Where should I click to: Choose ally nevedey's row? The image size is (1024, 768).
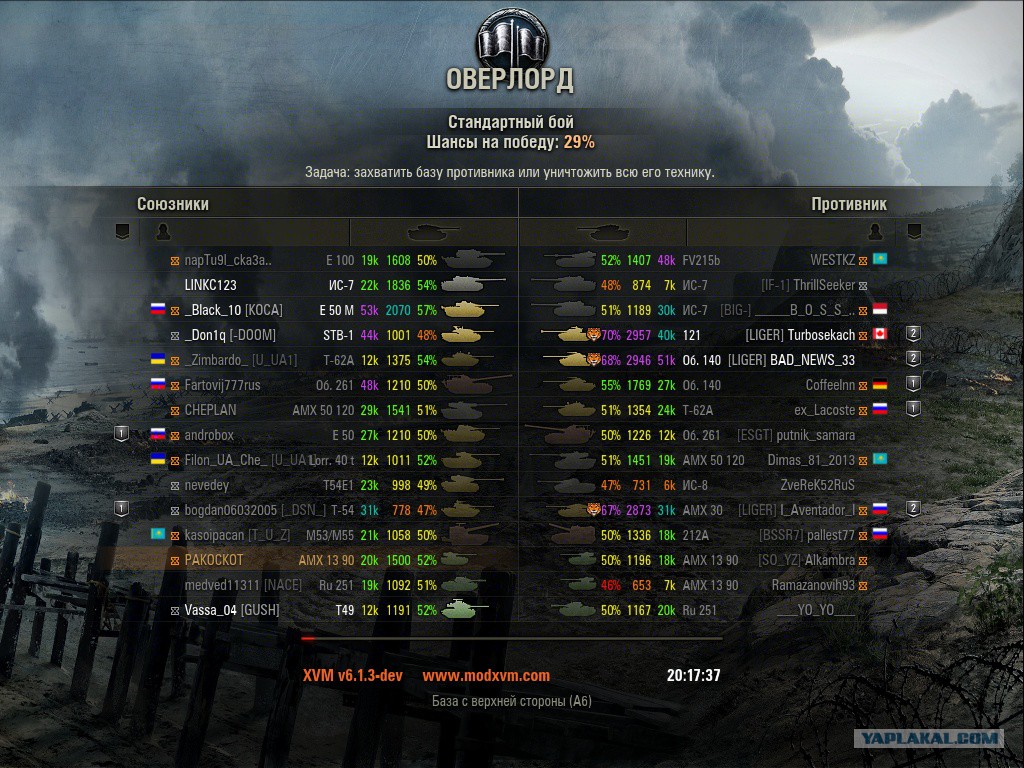[206, 485]
